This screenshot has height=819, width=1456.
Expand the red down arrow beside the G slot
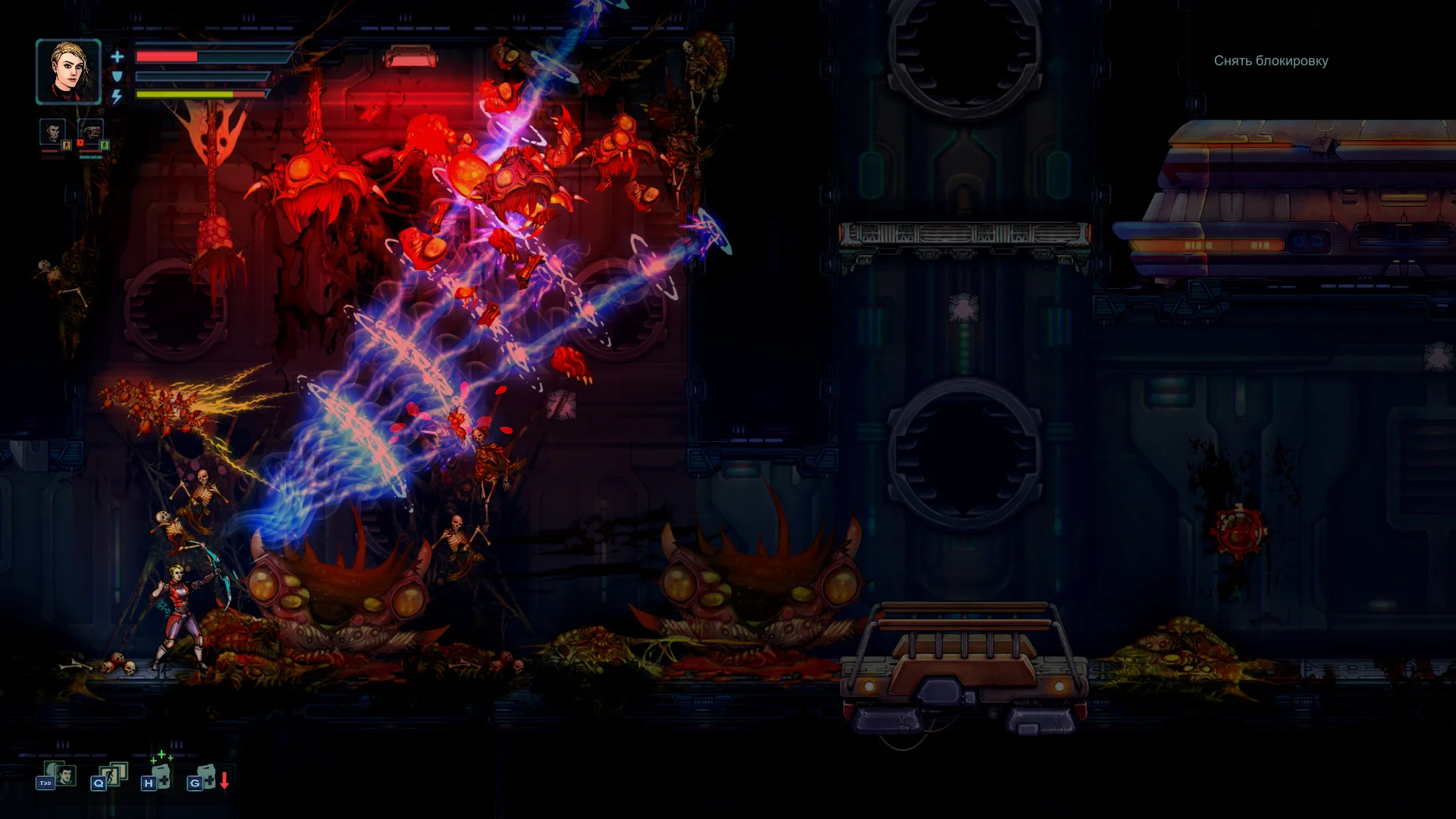coord(224,780)
